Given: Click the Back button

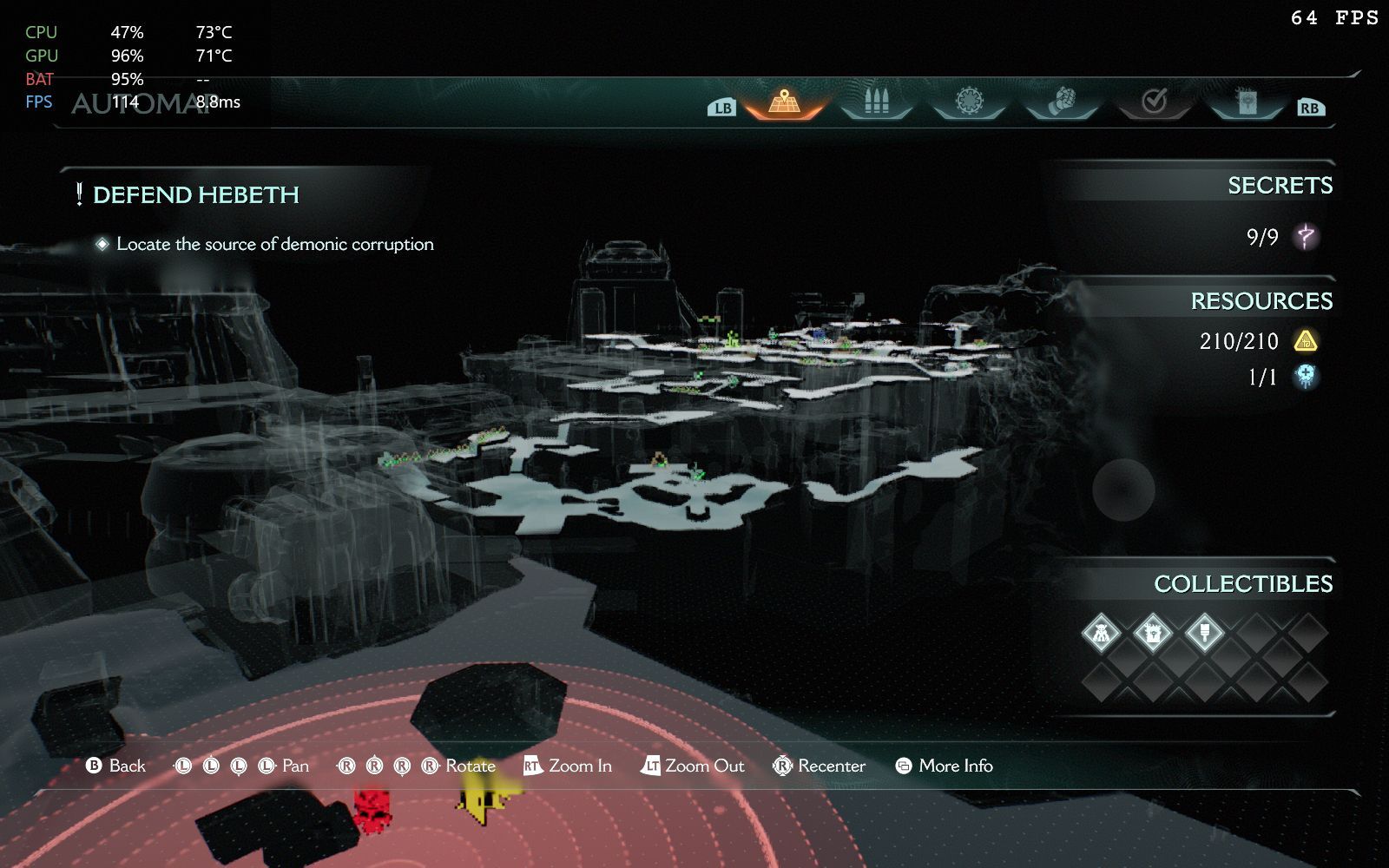Looking at the screenshot, I should tap(116, 766).
